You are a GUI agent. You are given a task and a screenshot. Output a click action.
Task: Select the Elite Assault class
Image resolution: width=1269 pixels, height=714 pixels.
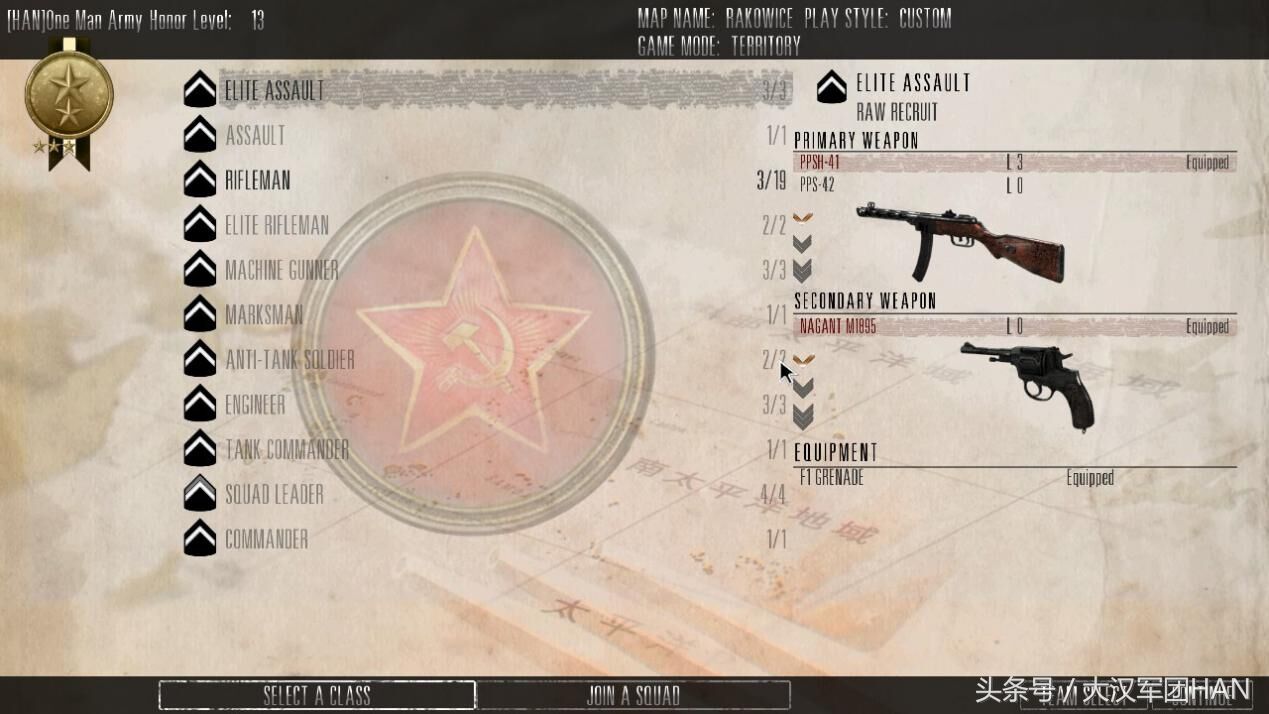pyautogui.click(x=274, y=90)
